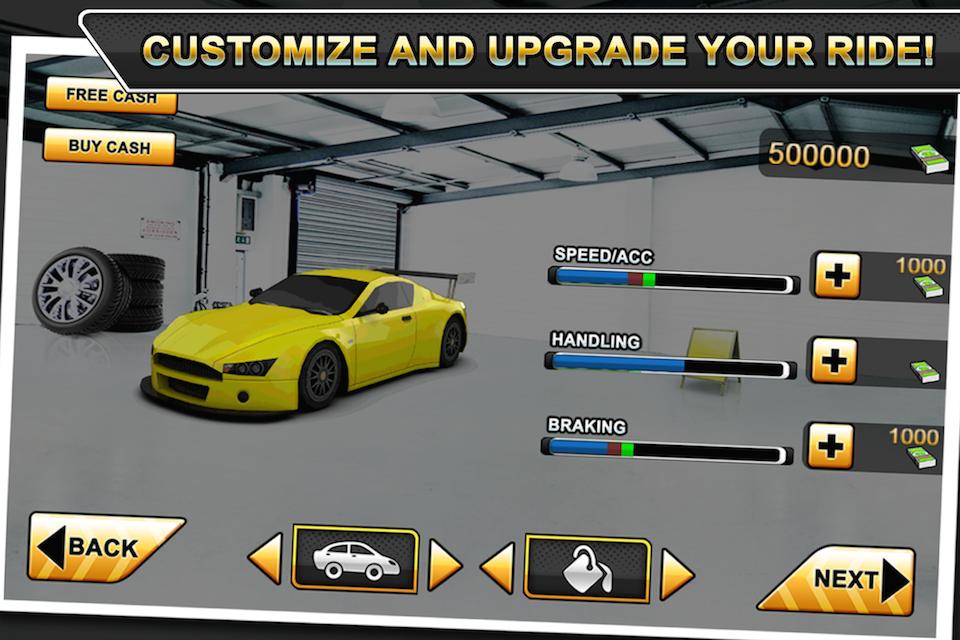This screenshot has width=960, height=640.
Task: Click the paint bucket color icon
Action: click(x=587, y=569)
